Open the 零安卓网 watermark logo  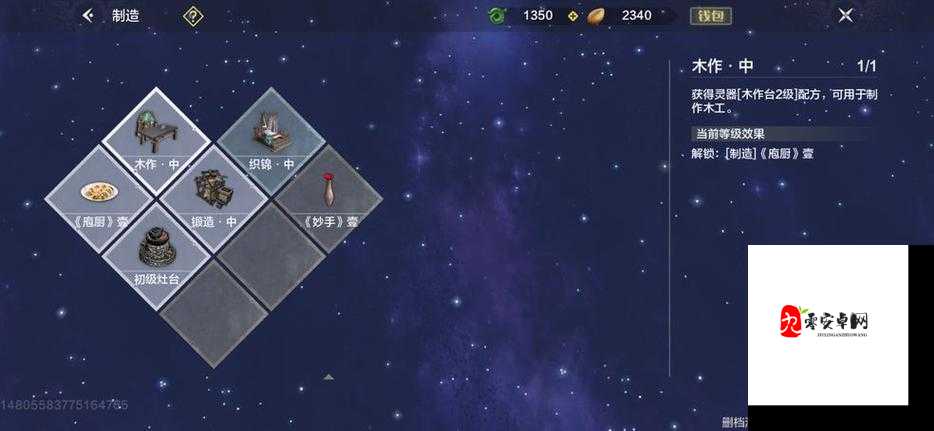tap(827, 324)
